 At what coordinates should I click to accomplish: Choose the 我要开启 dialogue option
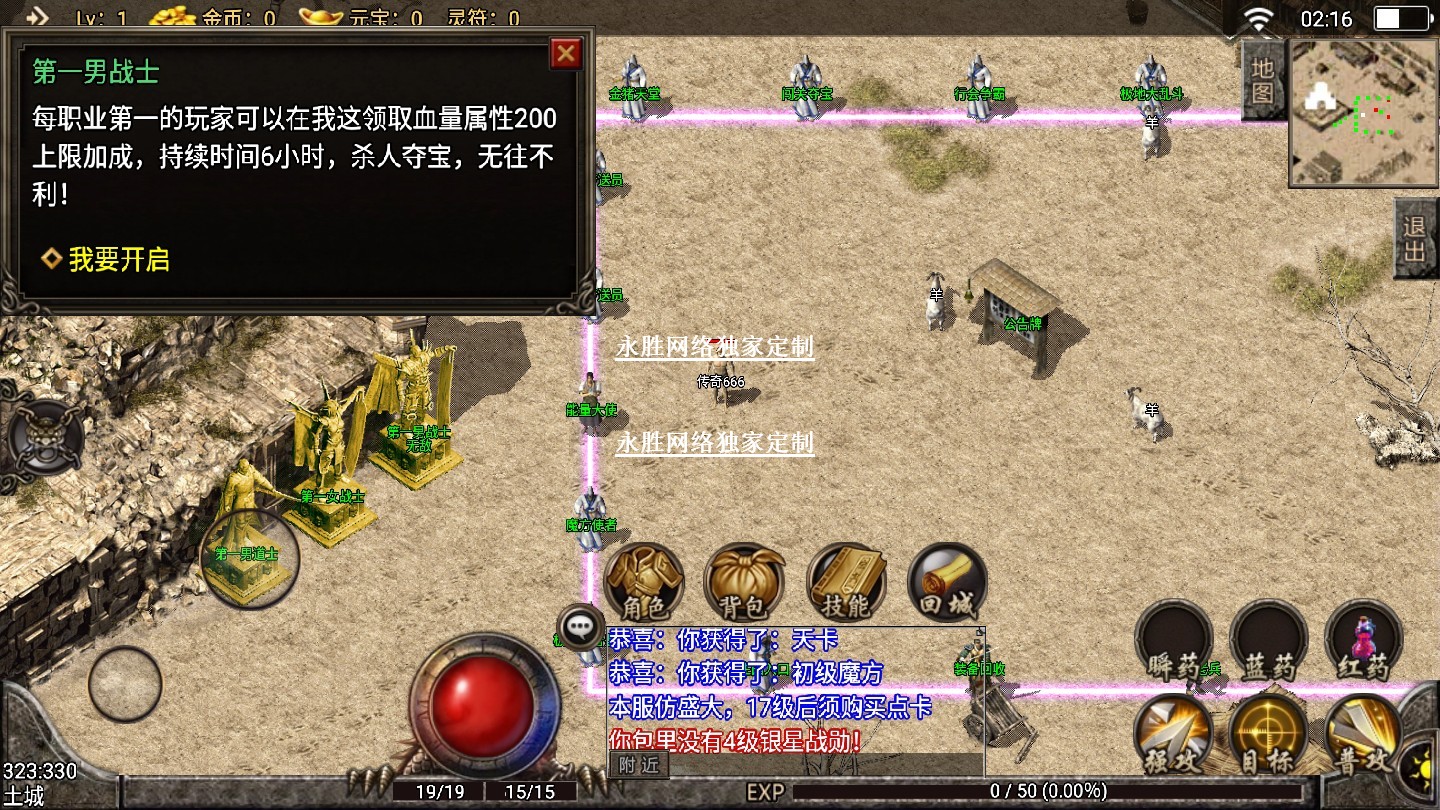[106, 260]
